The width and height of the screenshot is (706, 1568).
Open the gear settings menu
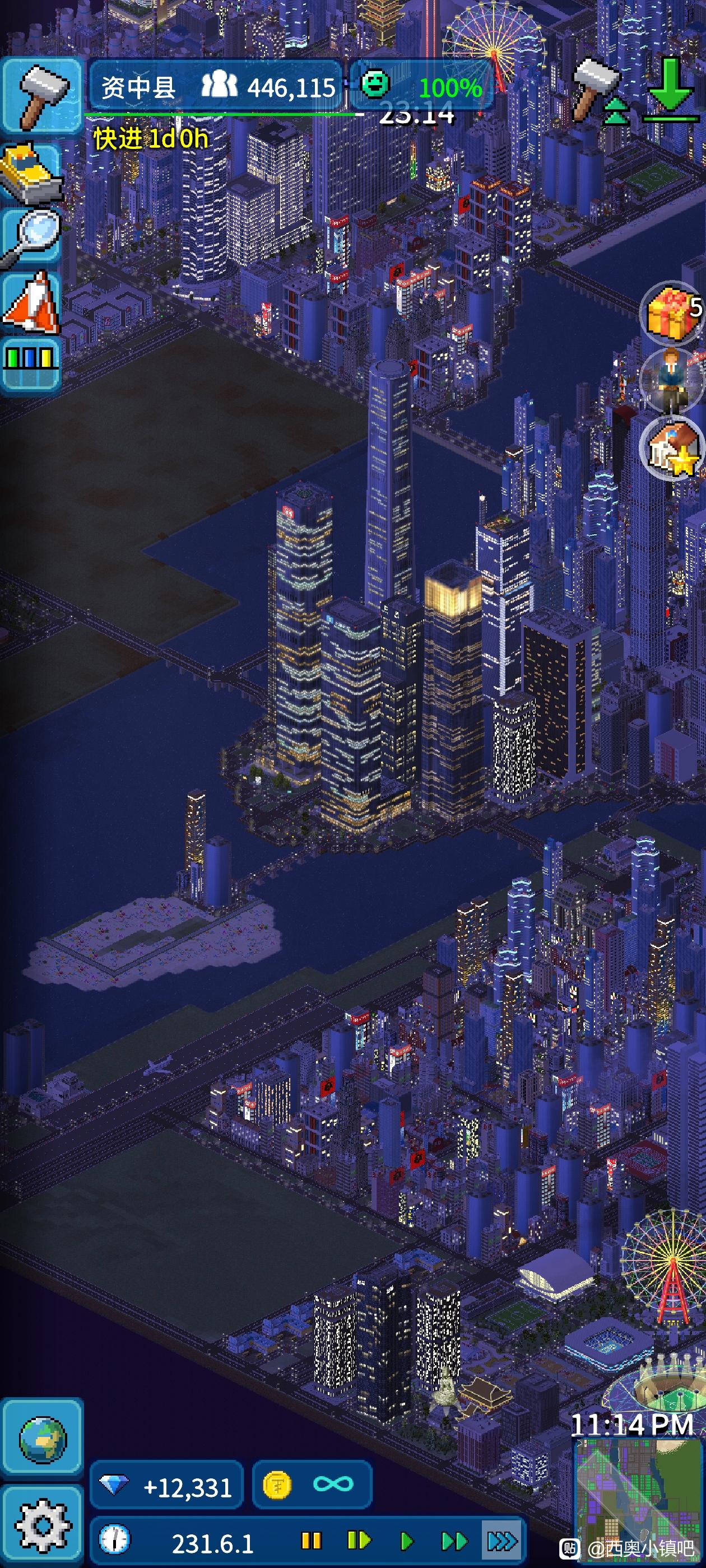point(41,1525)
